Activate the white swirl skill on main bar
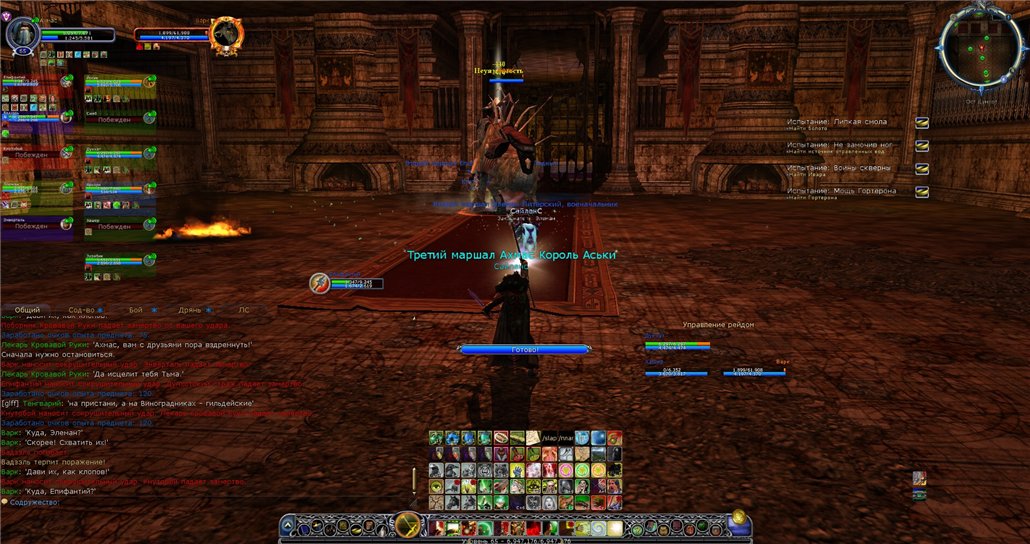The height and width of the screenshot is (544, 1030). coord(597,527)
